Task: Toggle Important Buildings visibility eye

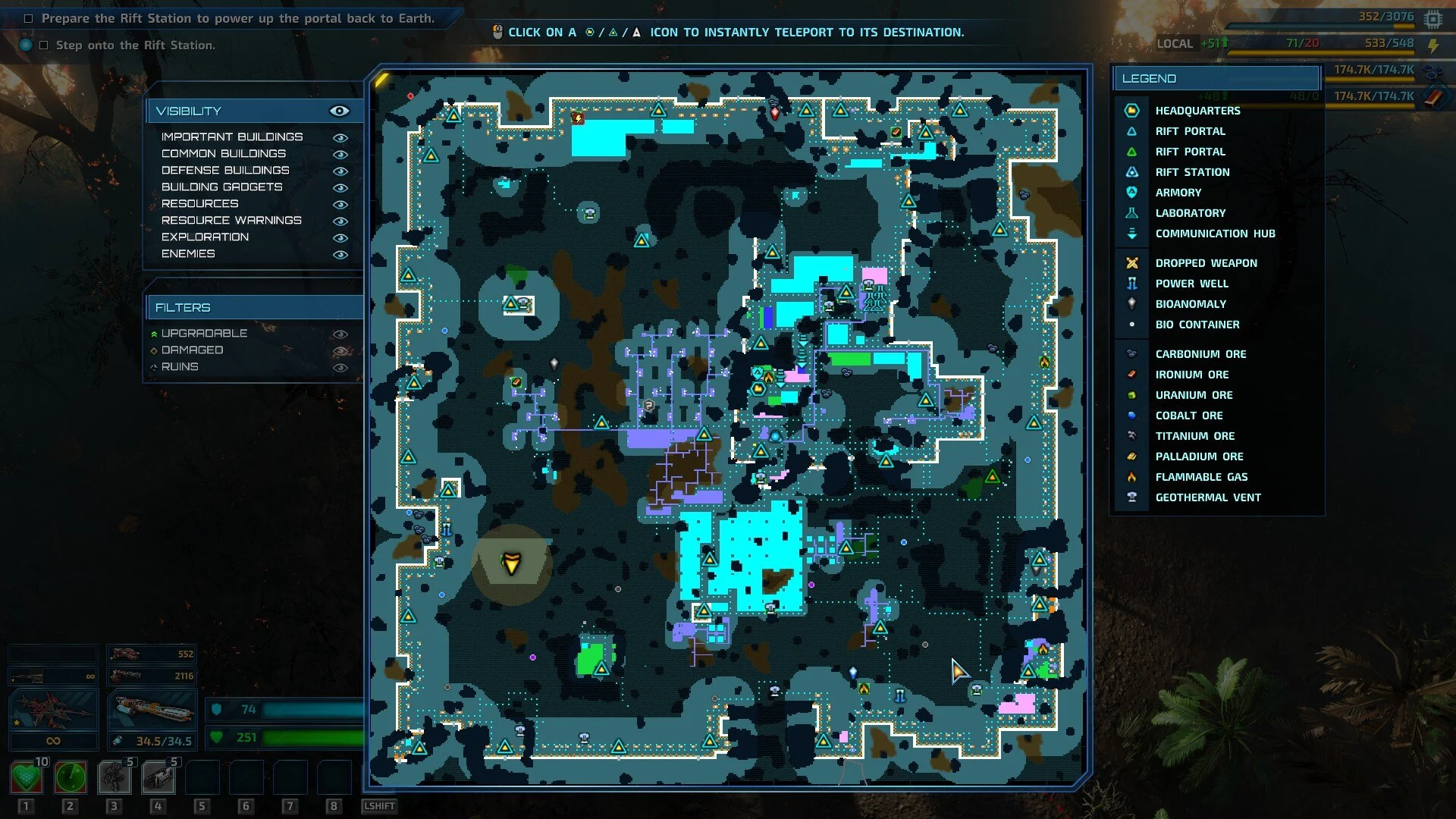Action: [x=340, y=137]
